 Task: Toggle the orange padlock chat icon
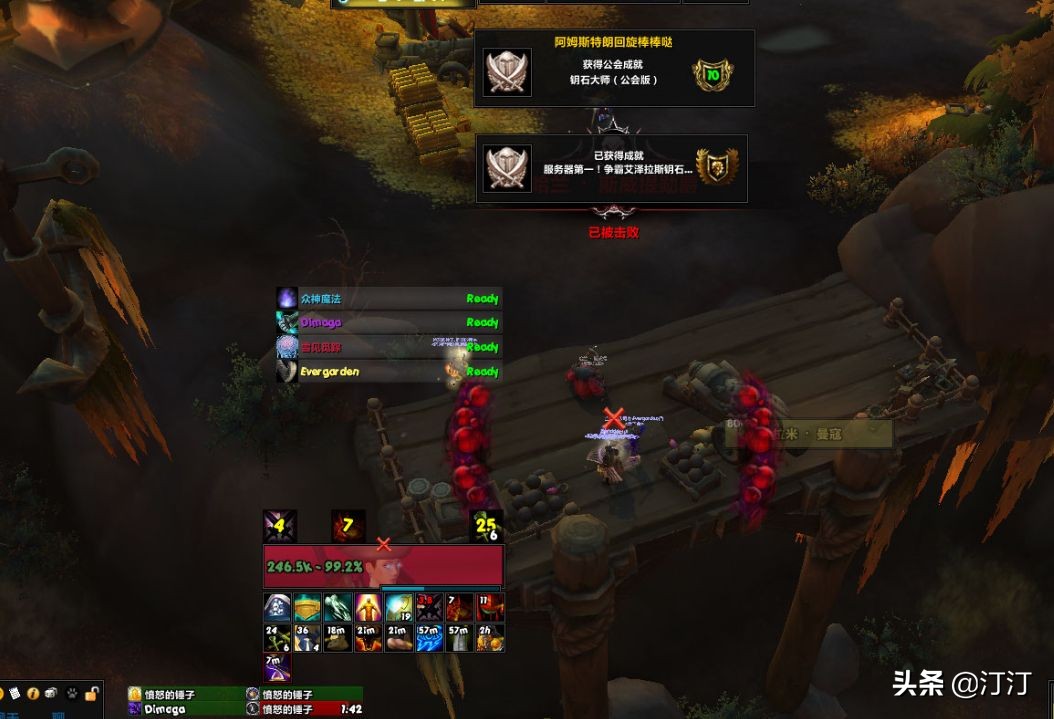point(91,693)
